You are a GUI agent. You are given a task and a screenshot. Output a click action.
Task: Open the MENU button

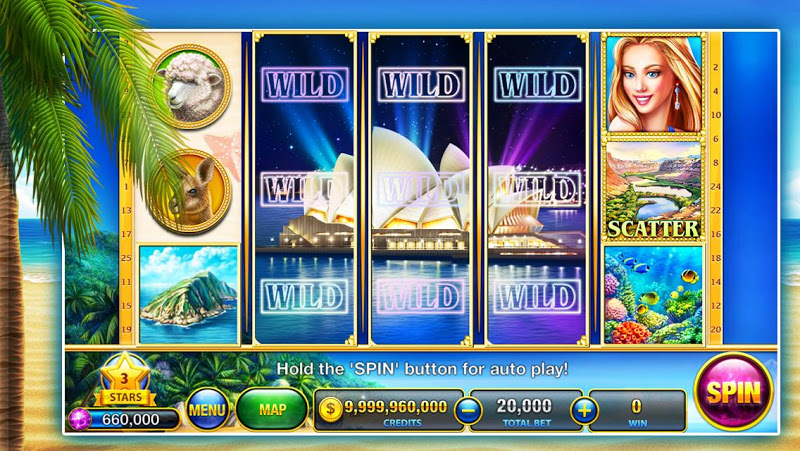point(207,409)
